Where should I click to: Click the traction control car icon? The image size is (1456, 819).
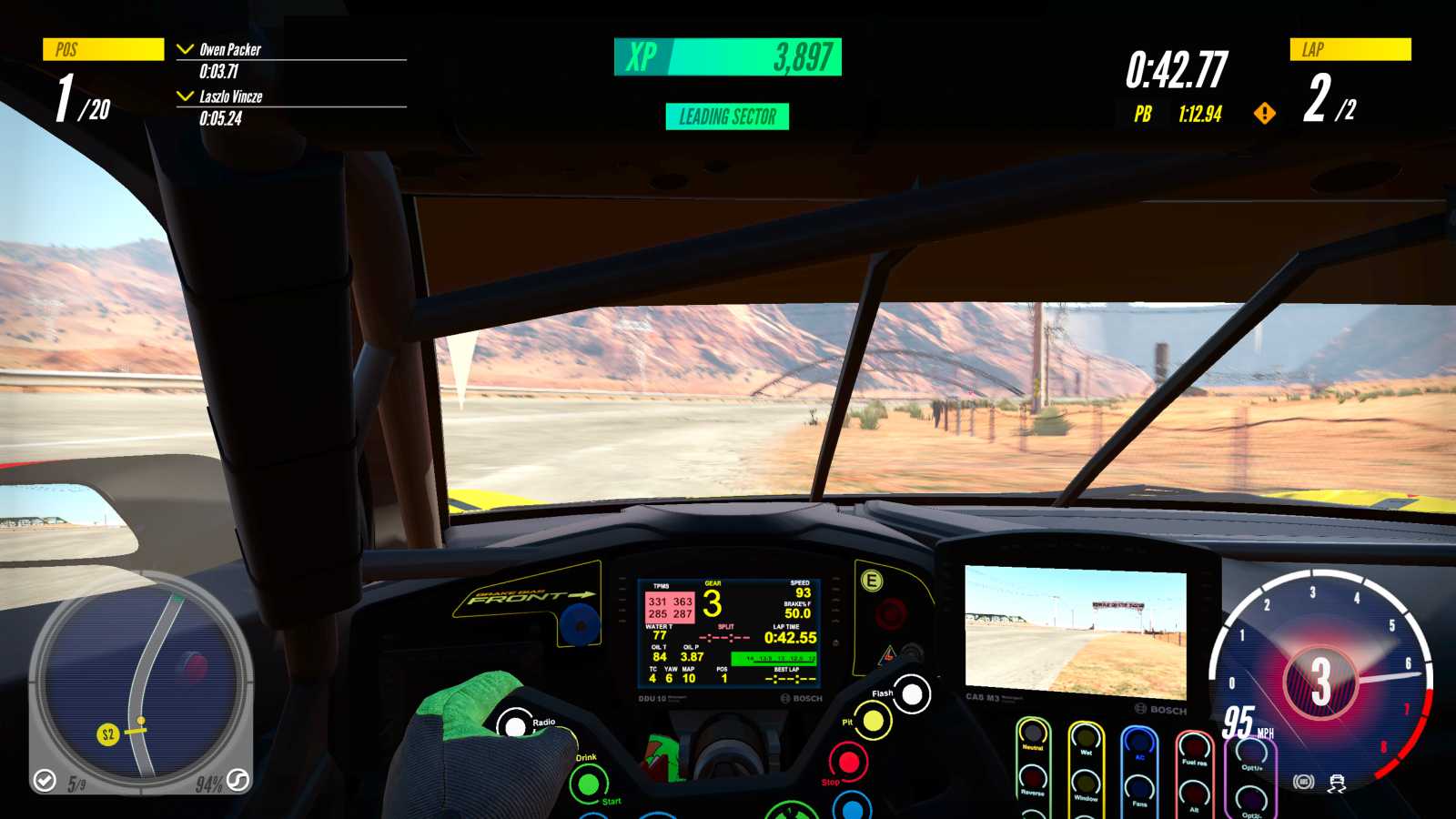[1336, 781]
